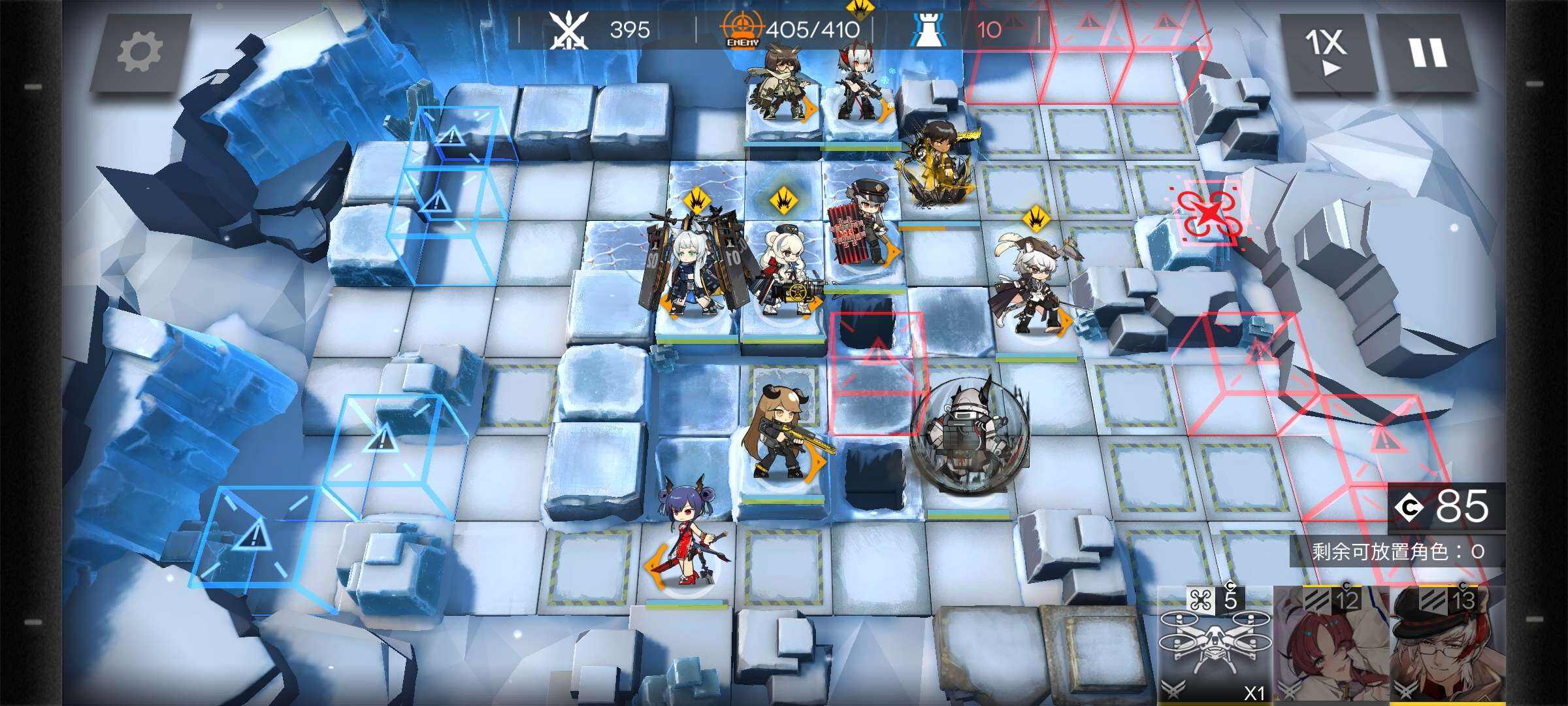The width and height of the screenshot is (1568, 706).
Task: Tap the skill-ready icon above the shield-wielding operator
Action: coord(696,198)
